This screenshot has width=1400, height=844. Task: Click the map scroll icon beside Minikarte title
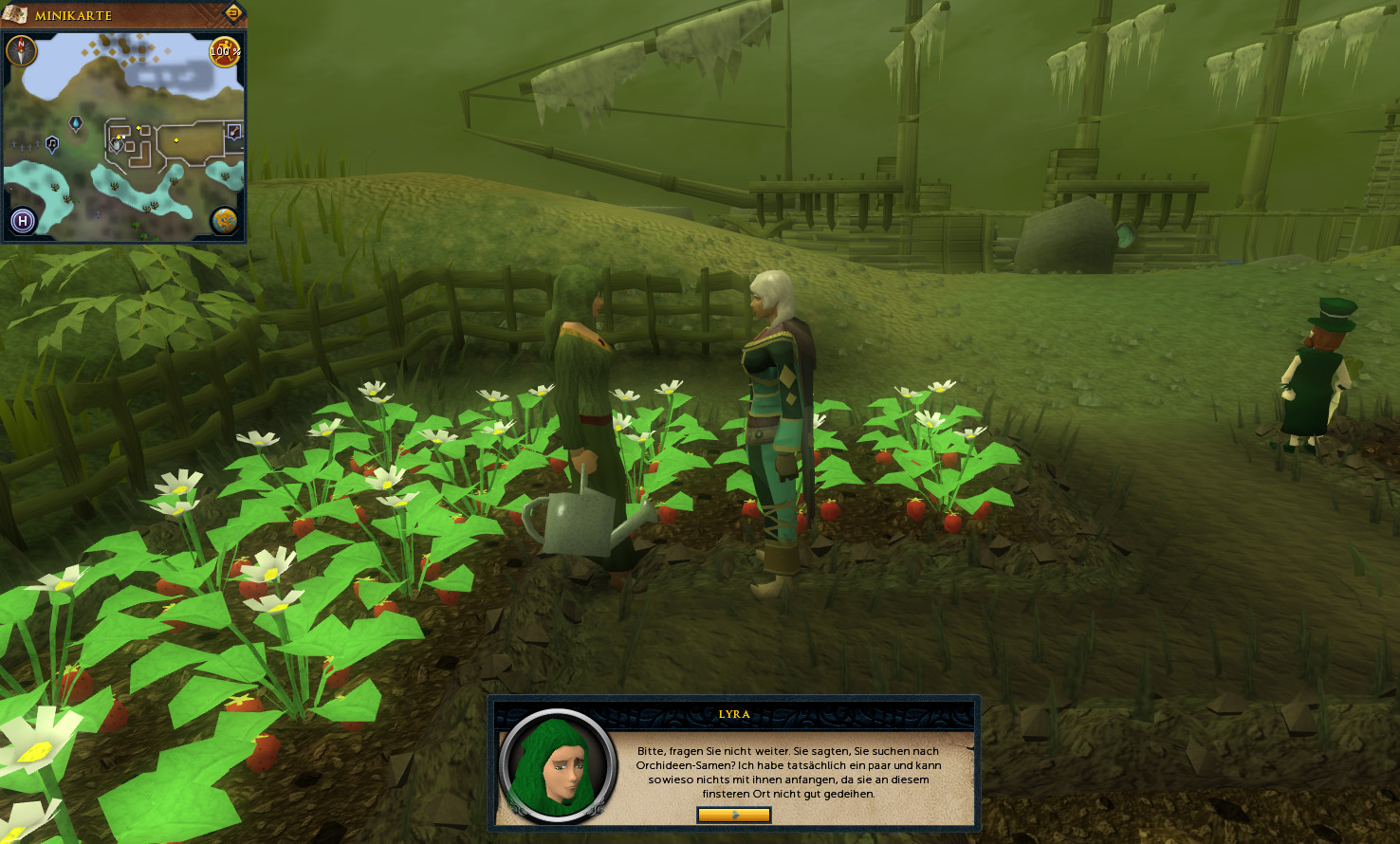coord(14,14)
